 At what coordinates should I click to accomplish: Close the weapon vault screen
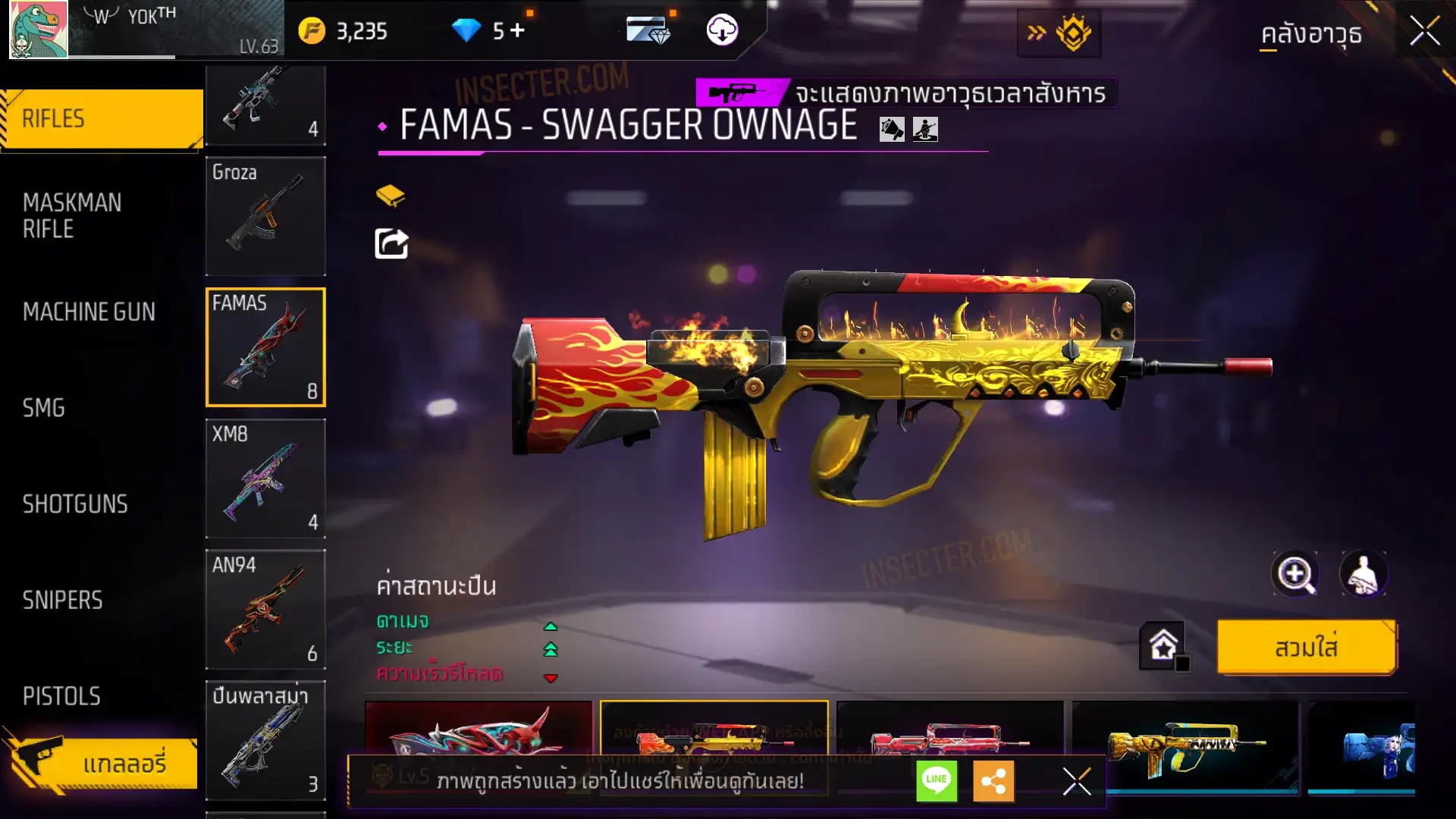(x=1424, y=32)
